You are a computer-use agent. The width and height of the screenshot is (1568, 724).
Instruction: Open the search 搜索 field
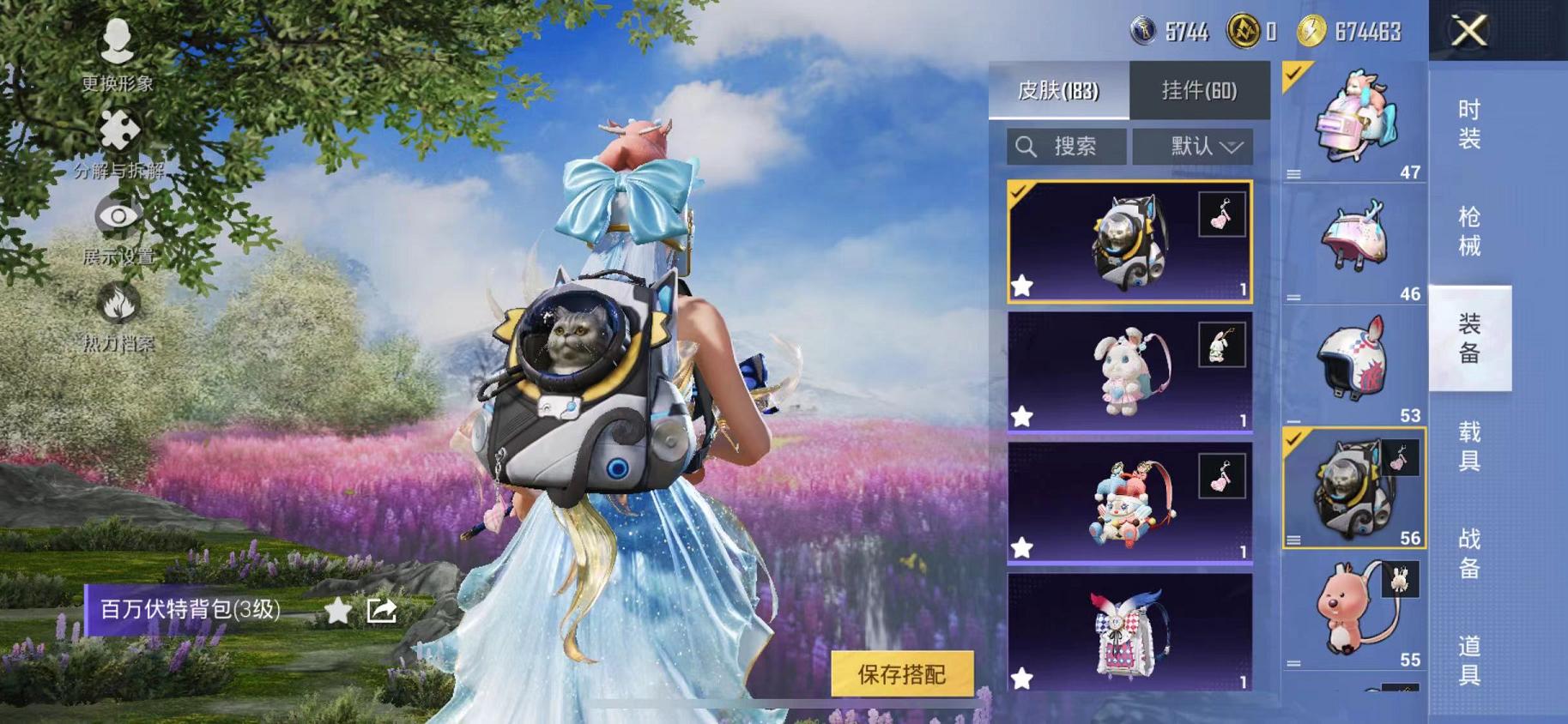(x=1067, y=146)
